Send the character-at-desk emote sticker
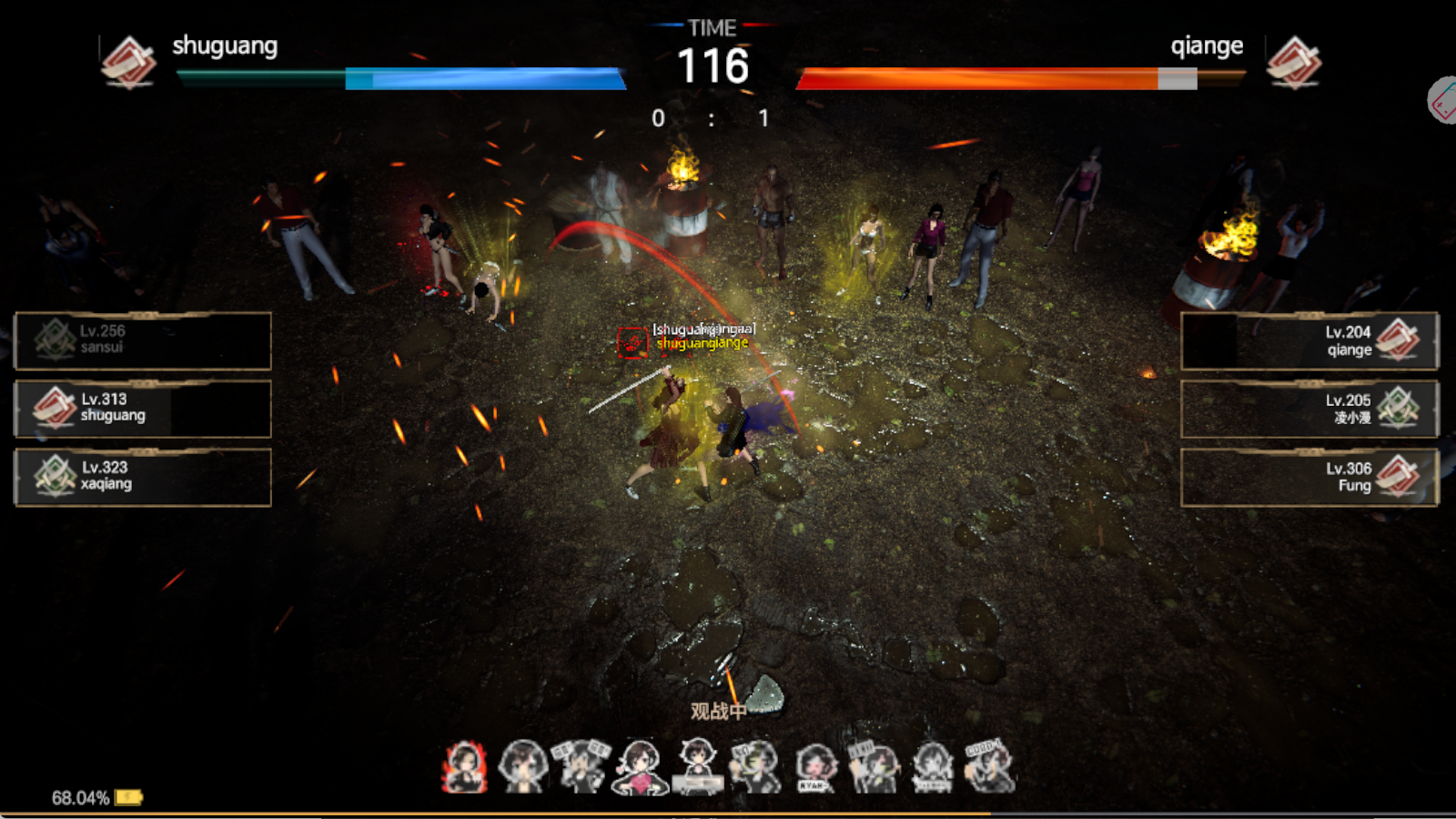Screen dimensions: 1456x819 coord(698,767)
